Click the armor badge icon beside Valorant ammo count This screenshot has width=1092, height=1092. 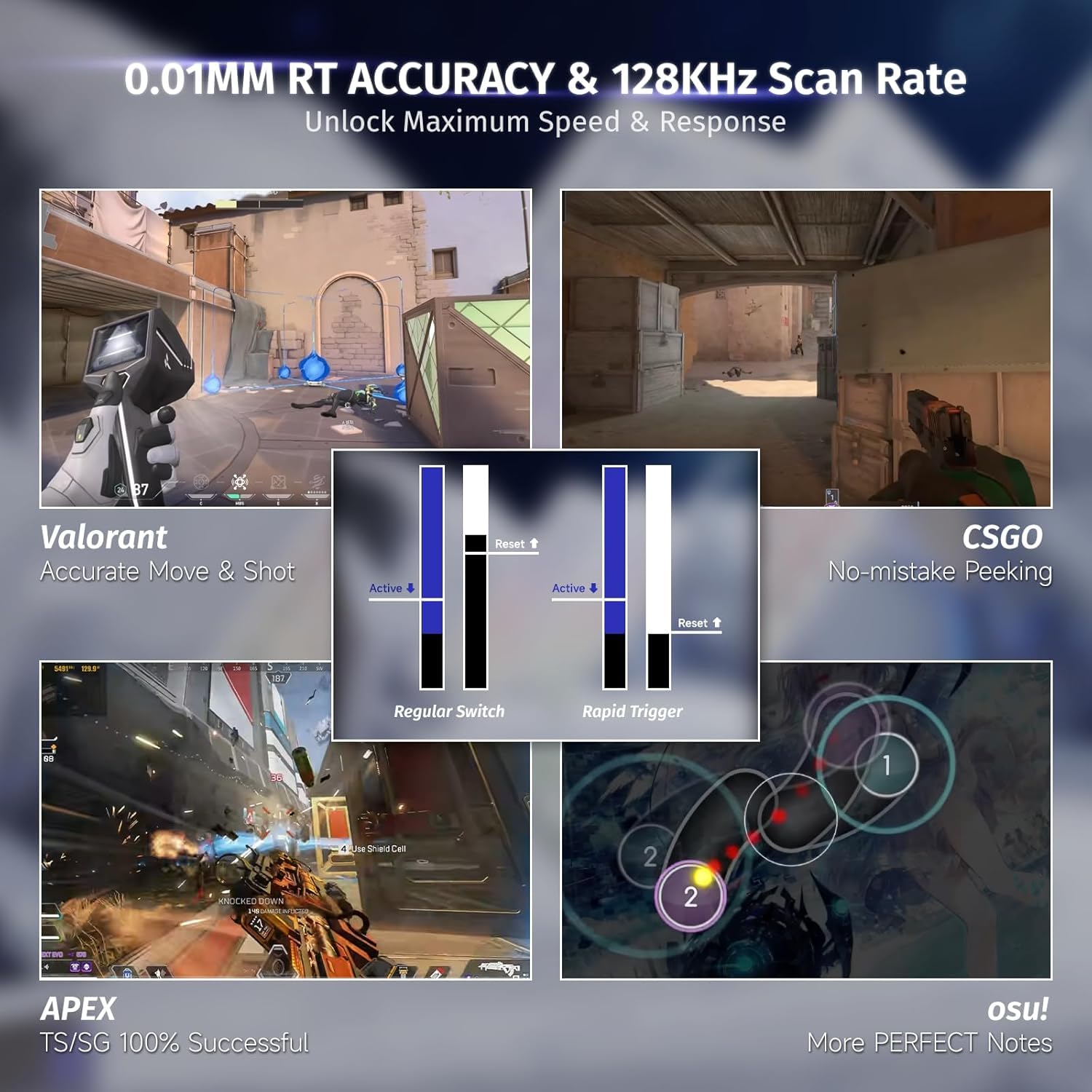pyautogui.click(x=121, y=489)
